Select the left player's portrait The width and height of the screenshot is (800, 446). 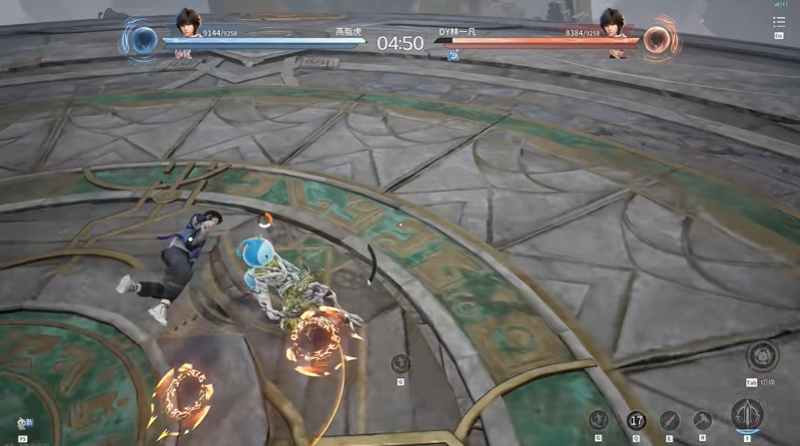pyautogui.click(x=188, y=21)
